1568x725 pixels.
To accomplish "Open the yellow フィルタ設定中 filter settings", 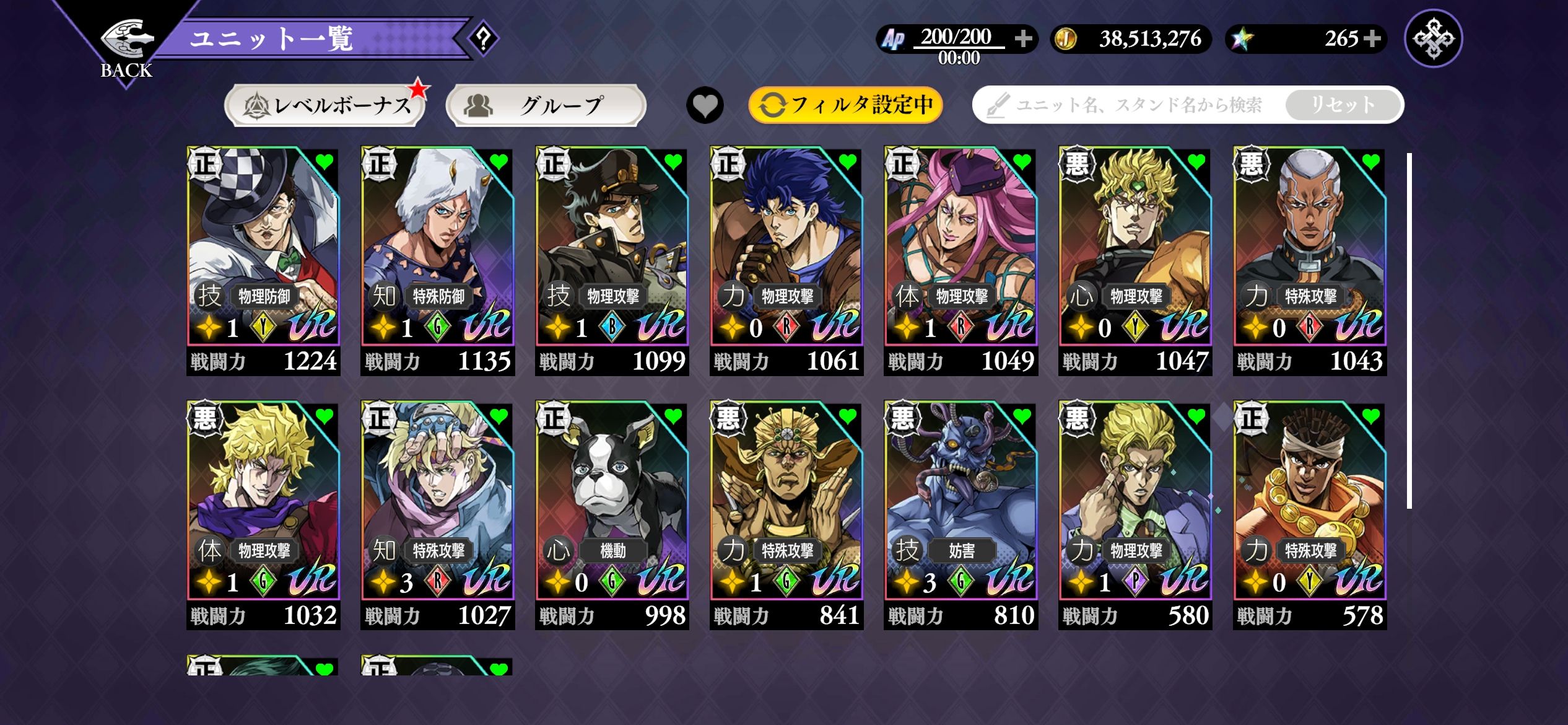I will point(845,105).
